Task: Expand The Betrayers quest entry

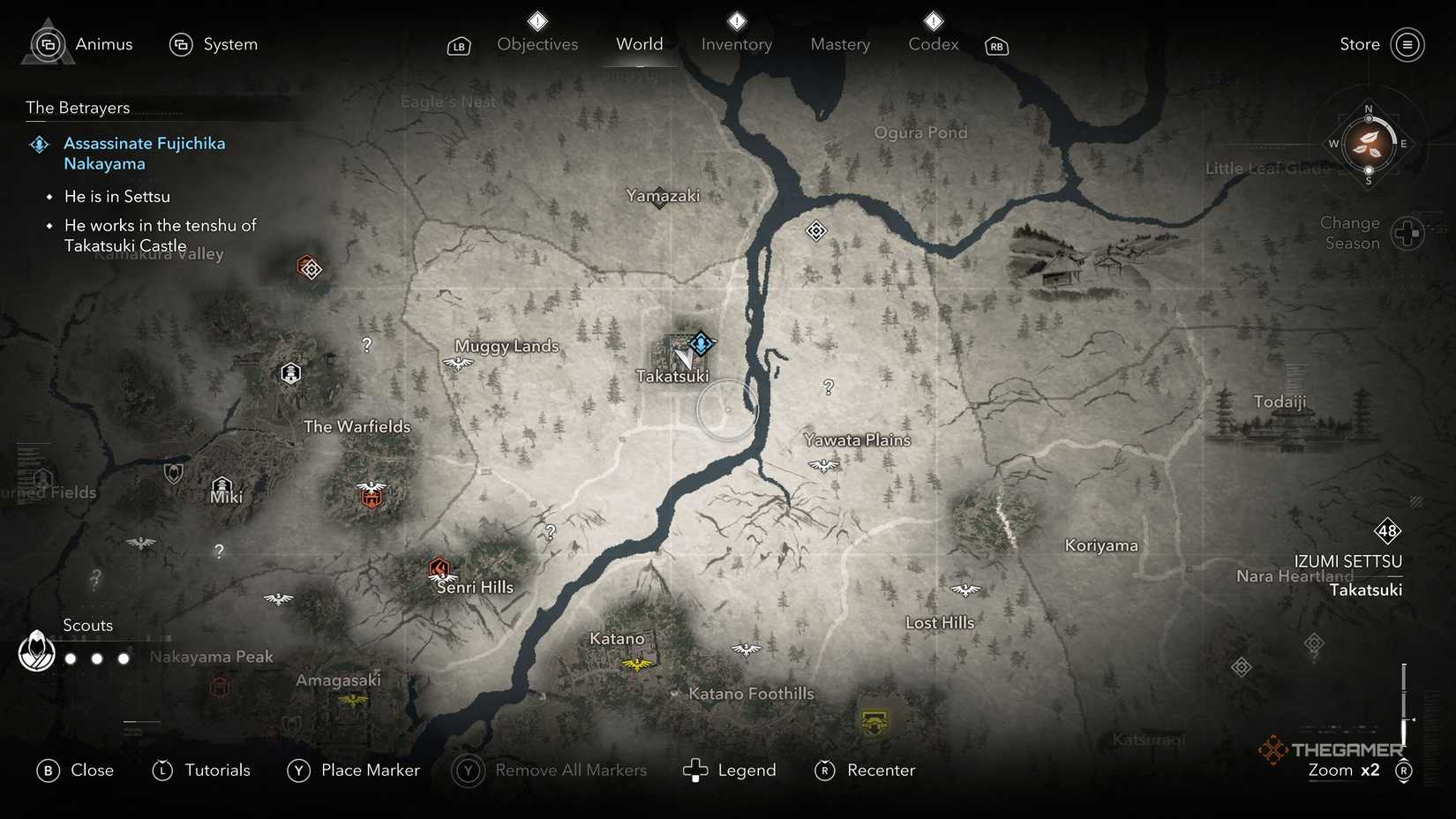Action: 77,108
